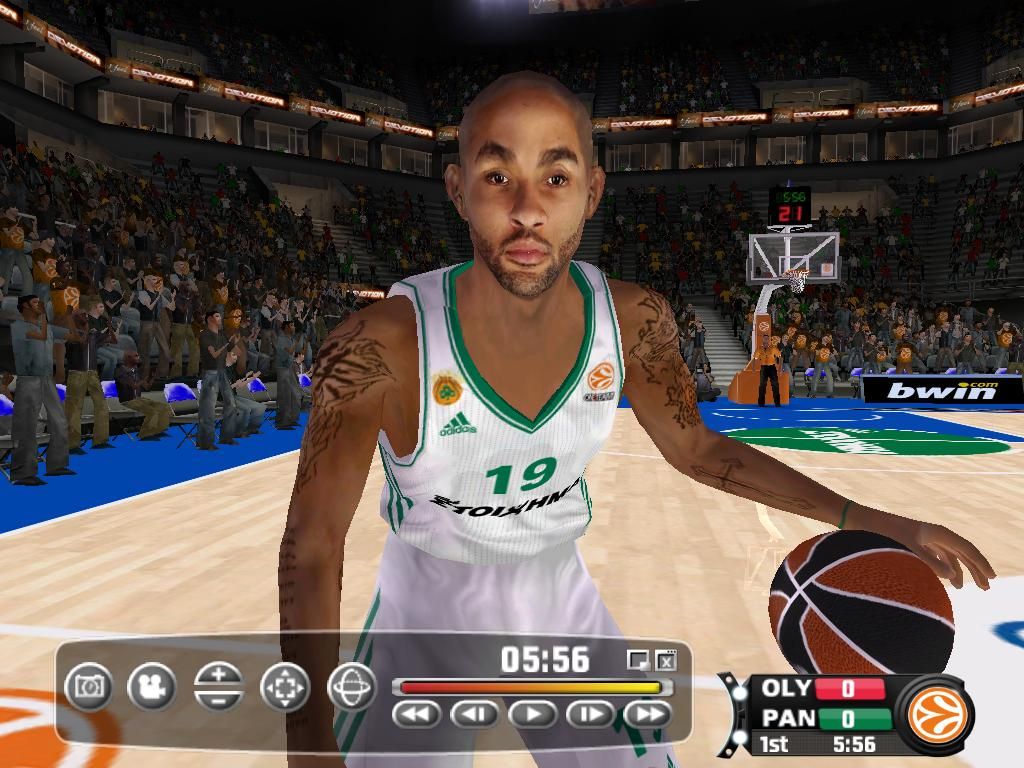1024x768 pixels.
Task: Click the replay progress timeline bar
Action: (531, 687)
